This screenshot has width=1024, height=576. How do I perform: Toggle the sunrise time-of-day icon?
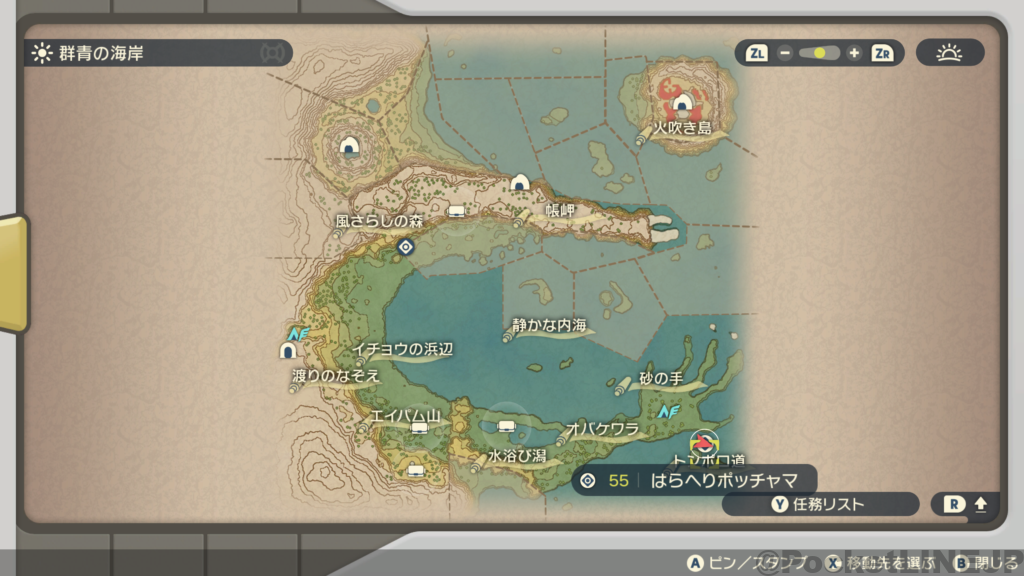click(949, 53)
